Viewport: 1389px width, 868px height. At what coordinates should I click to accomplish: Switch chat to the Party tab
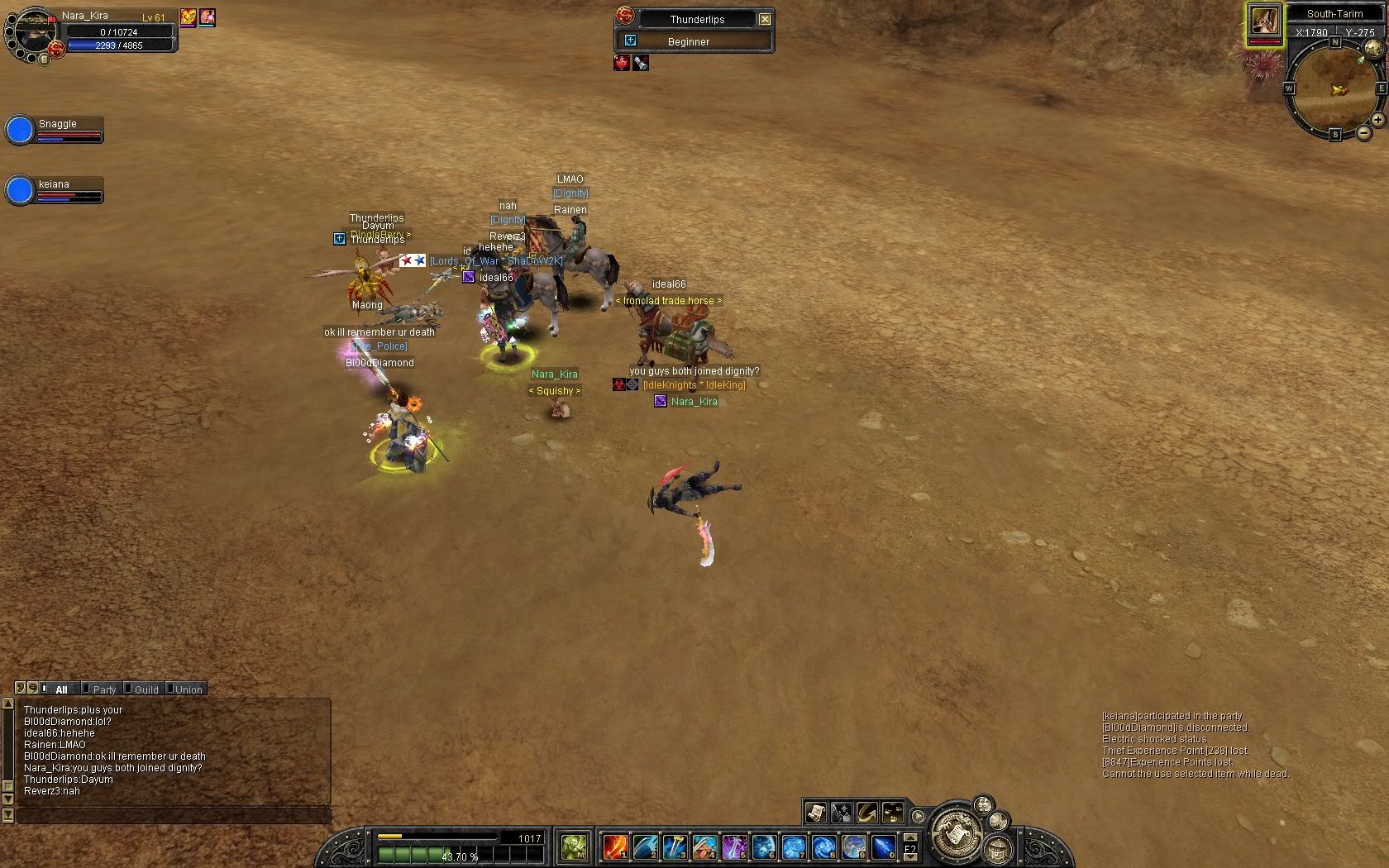[x=104, y=689]
